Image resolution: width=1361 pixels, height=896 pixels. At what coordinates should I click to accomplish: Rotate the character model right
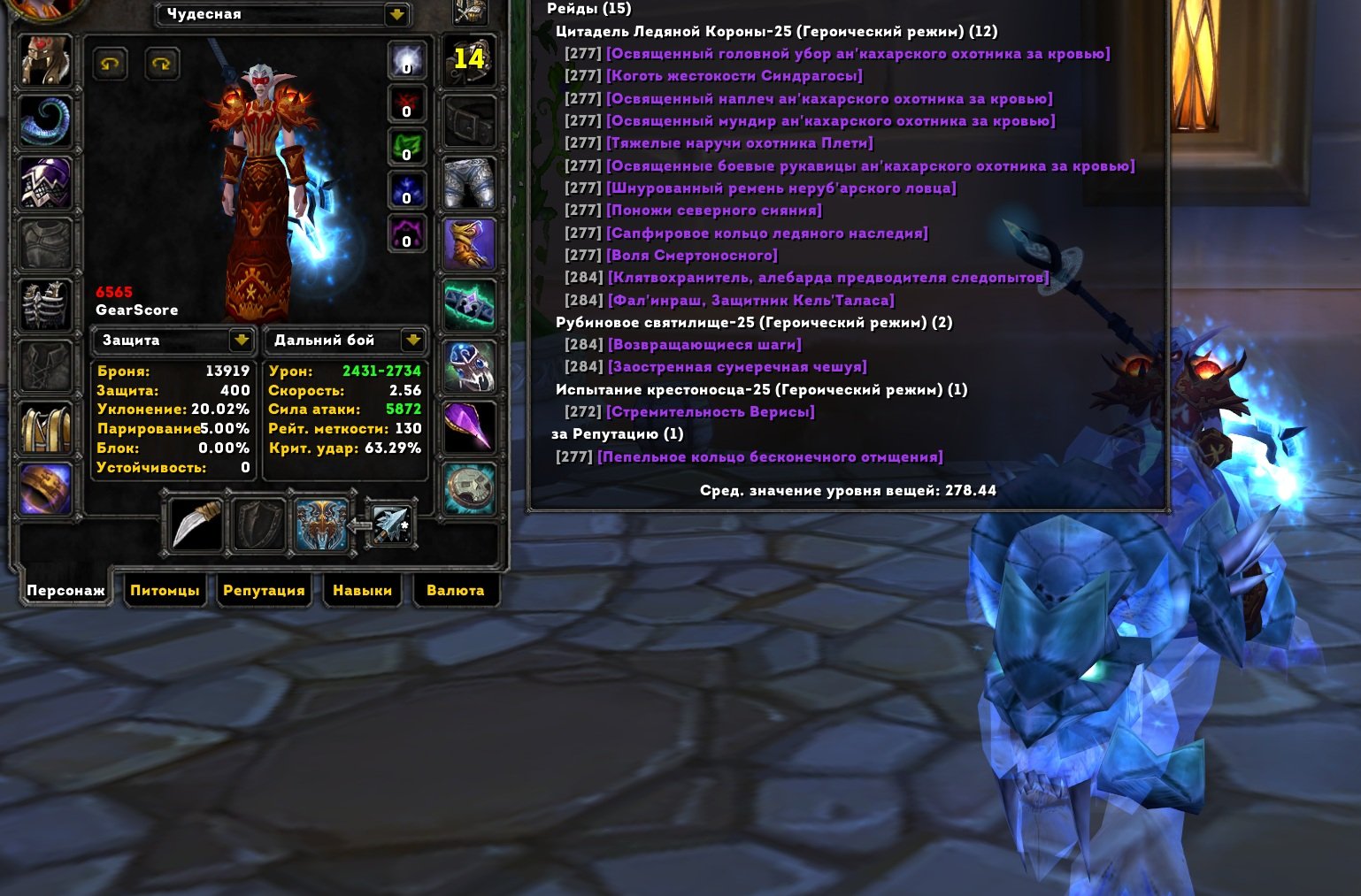pyautogui.click(x=161, y=64)
